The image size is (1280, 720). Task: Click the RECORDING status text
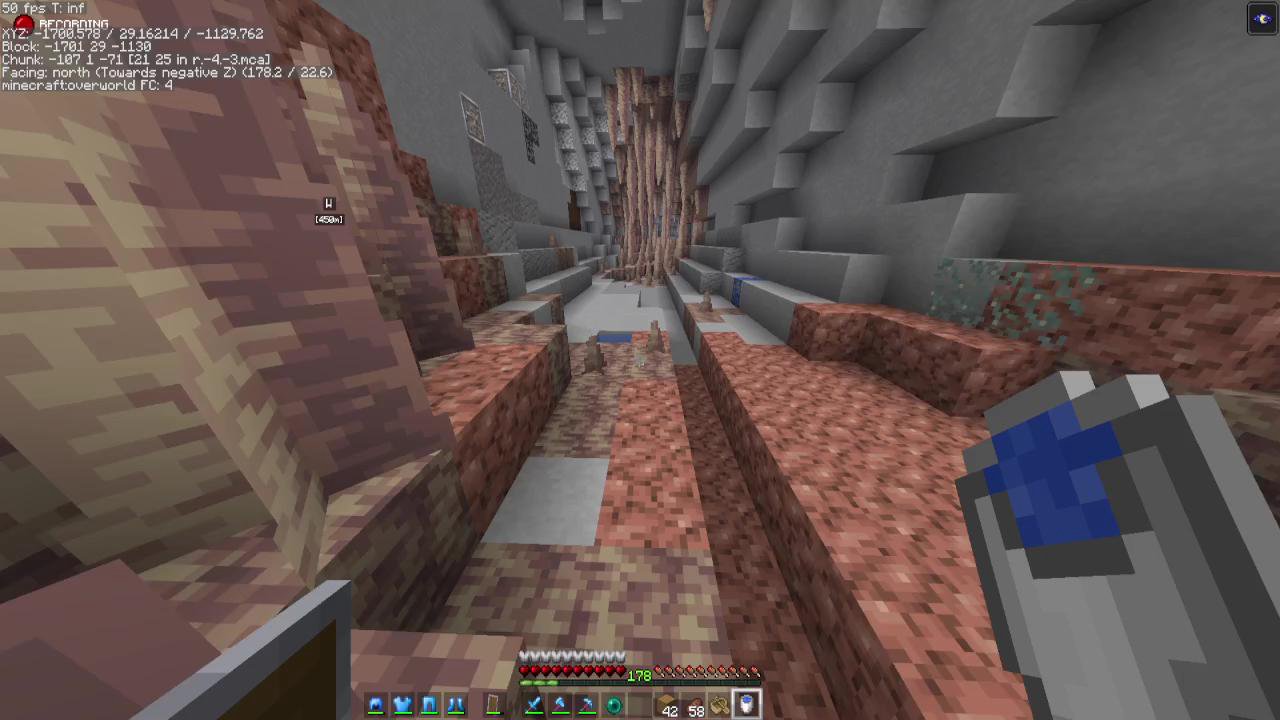[73, 23]
